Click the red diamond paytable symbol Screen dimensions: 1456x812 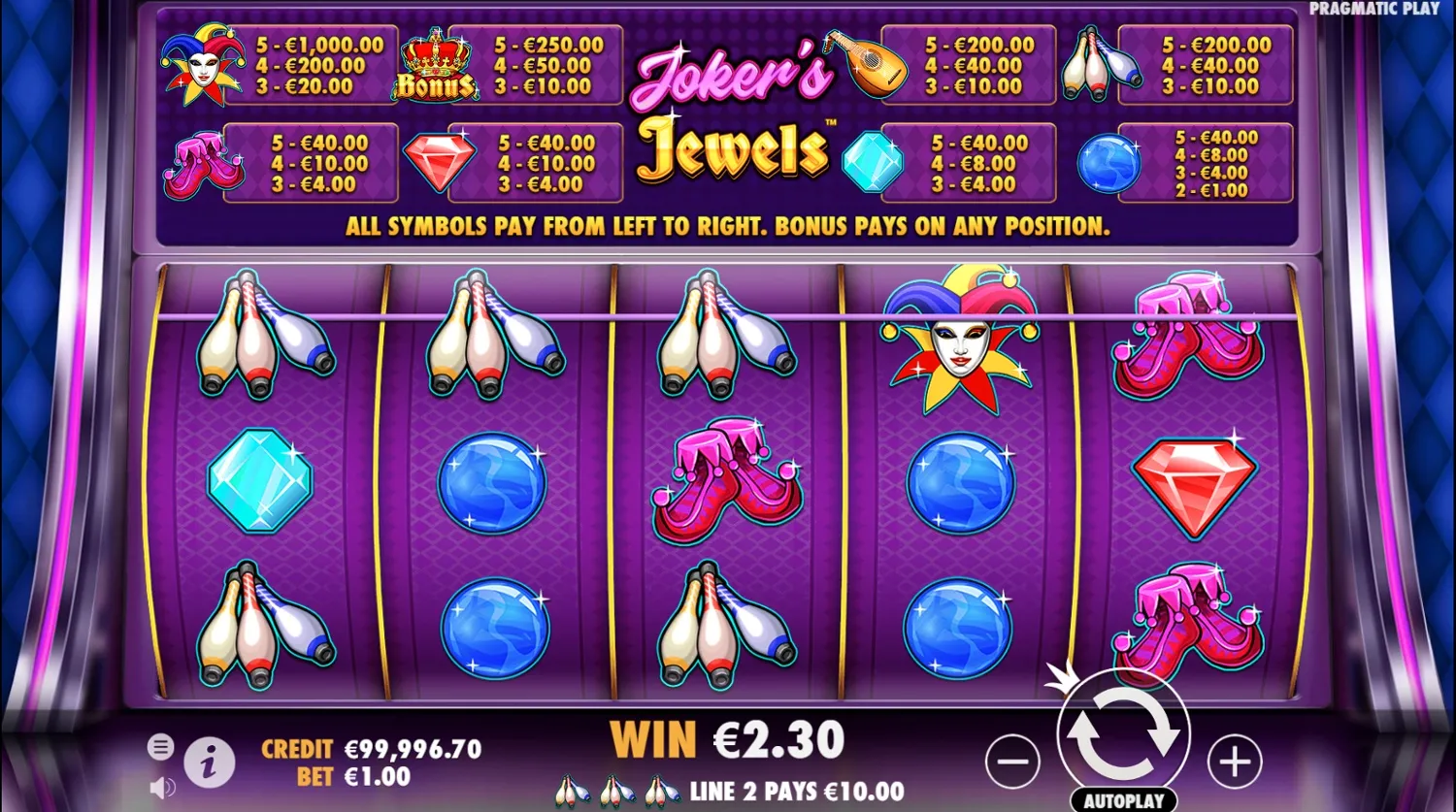point(440,162)
